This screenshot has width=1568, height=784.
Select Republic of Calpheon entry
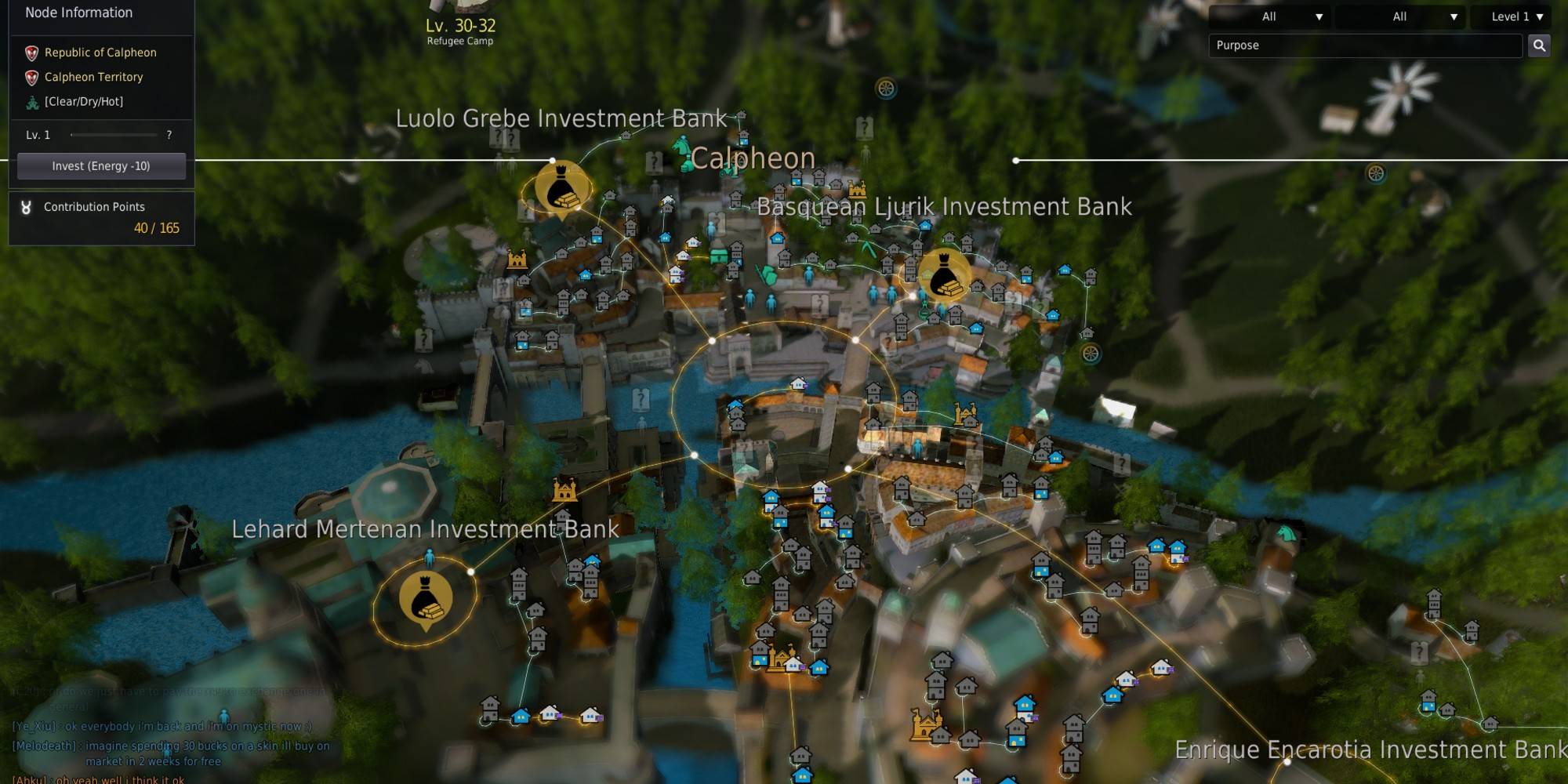point(100,53)
